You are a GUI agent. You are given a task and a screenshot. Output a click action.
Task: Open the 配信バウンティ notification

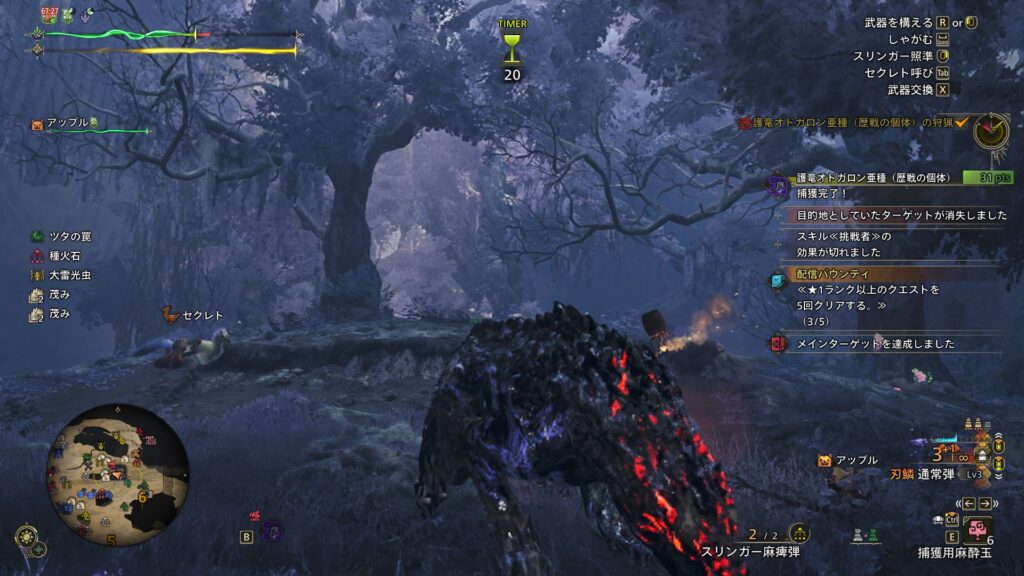(833, 273)
